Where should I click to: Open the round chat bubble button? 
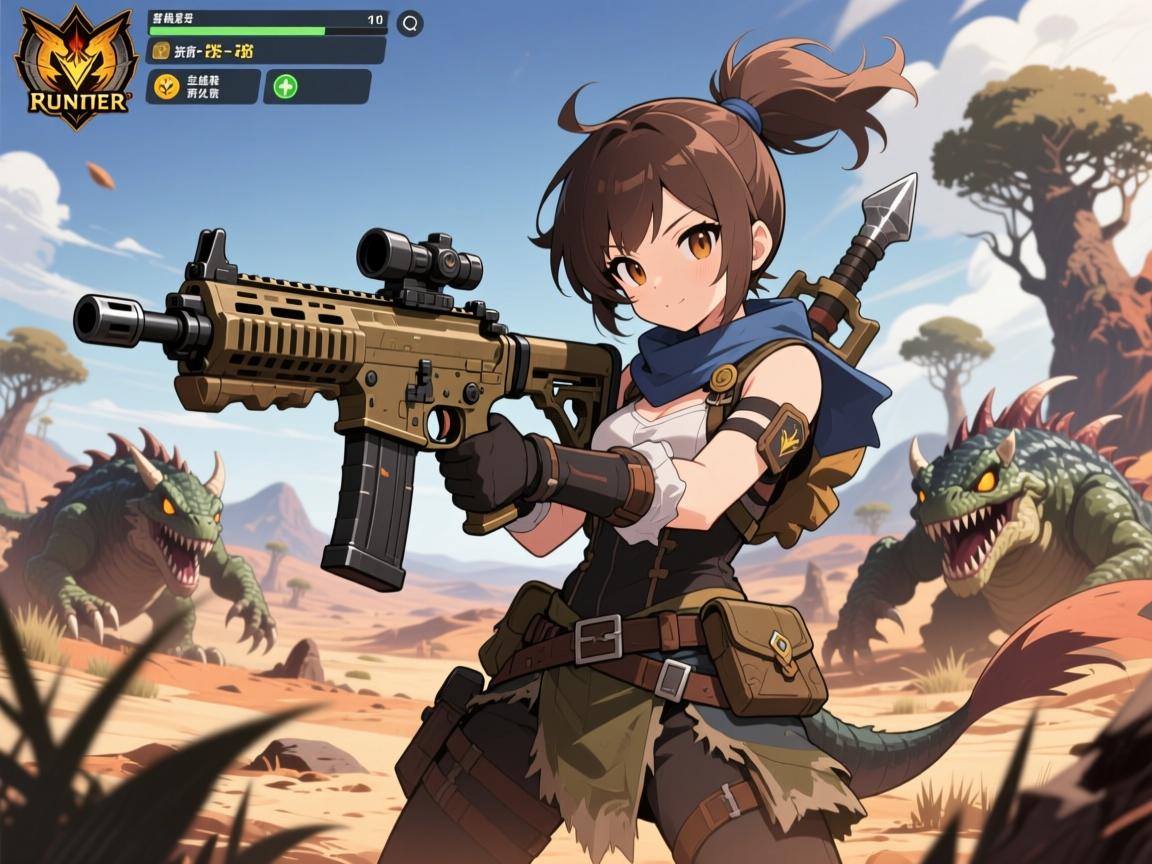pos(410,24)
